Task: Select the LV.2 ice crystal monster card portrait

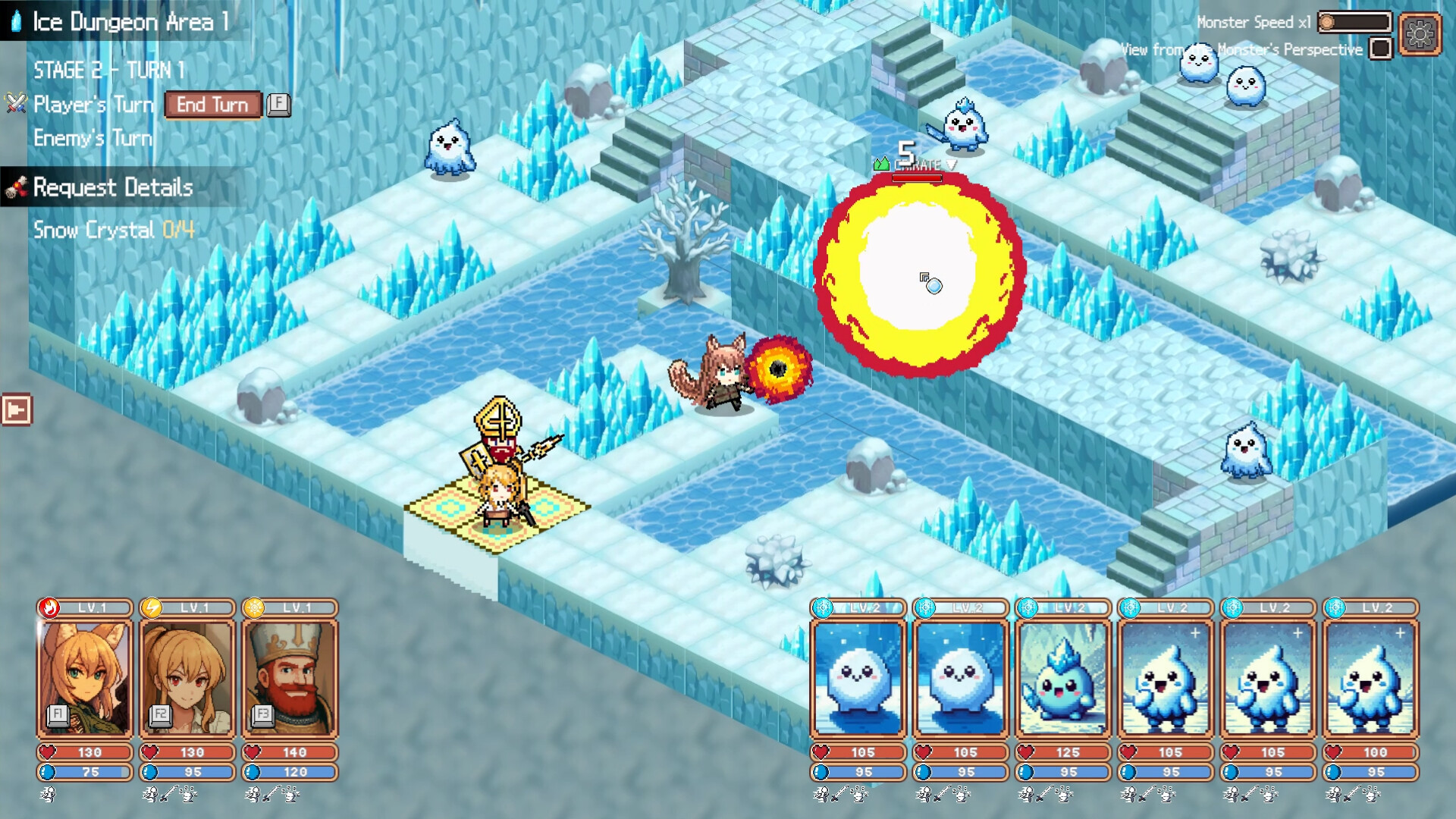Action: tap(1065, 677)
